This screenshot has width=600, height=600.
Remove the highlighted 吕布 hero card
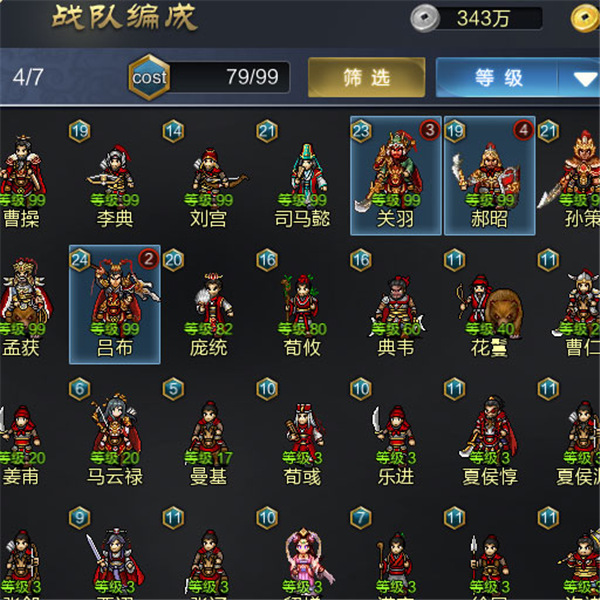[x=115, y=304]
